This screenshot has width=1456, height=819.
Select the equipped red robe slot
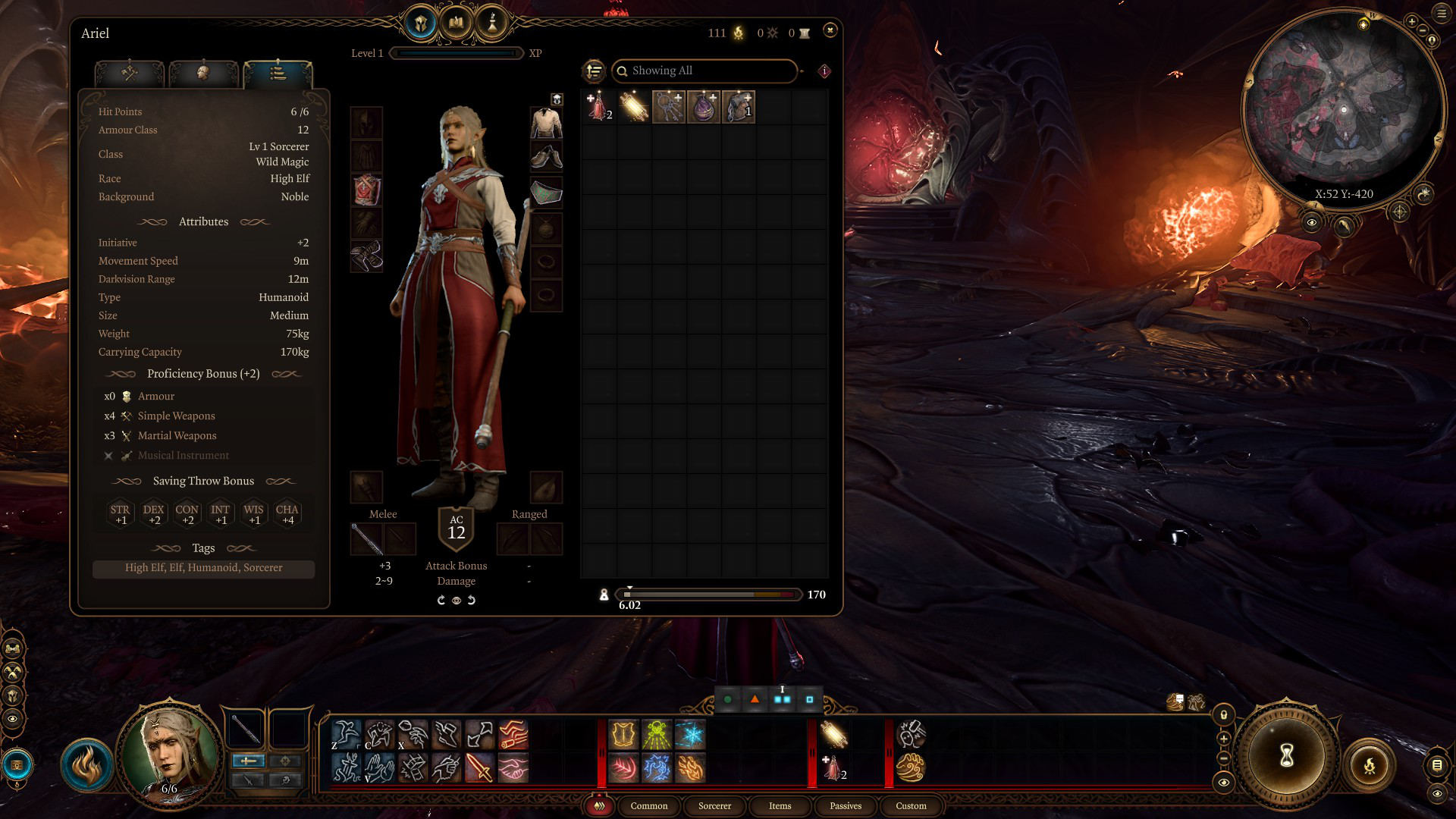tap(366, 190)
